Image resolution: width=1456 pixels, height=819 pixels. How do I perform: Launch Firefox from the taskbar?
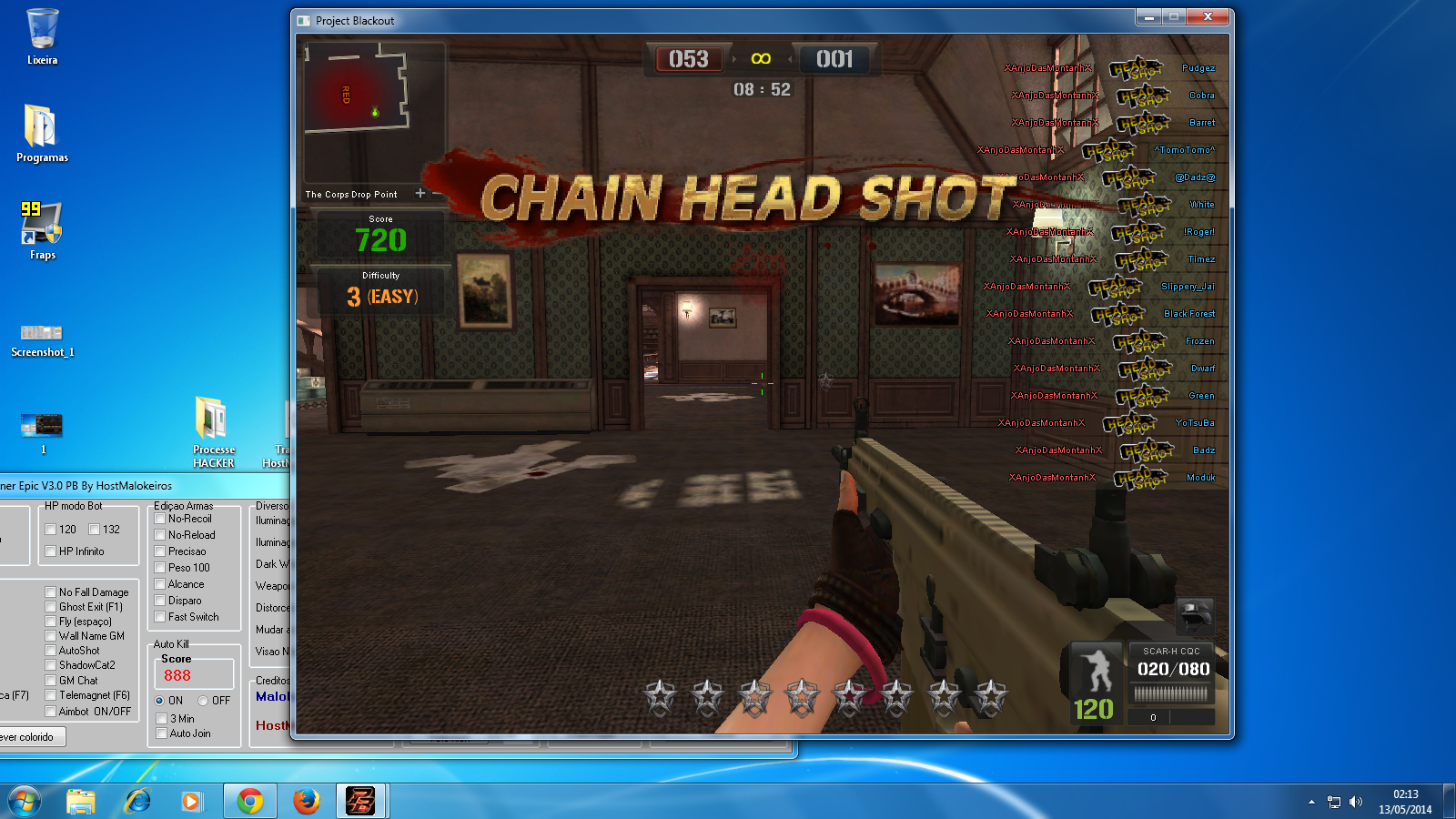coord(306,802)
